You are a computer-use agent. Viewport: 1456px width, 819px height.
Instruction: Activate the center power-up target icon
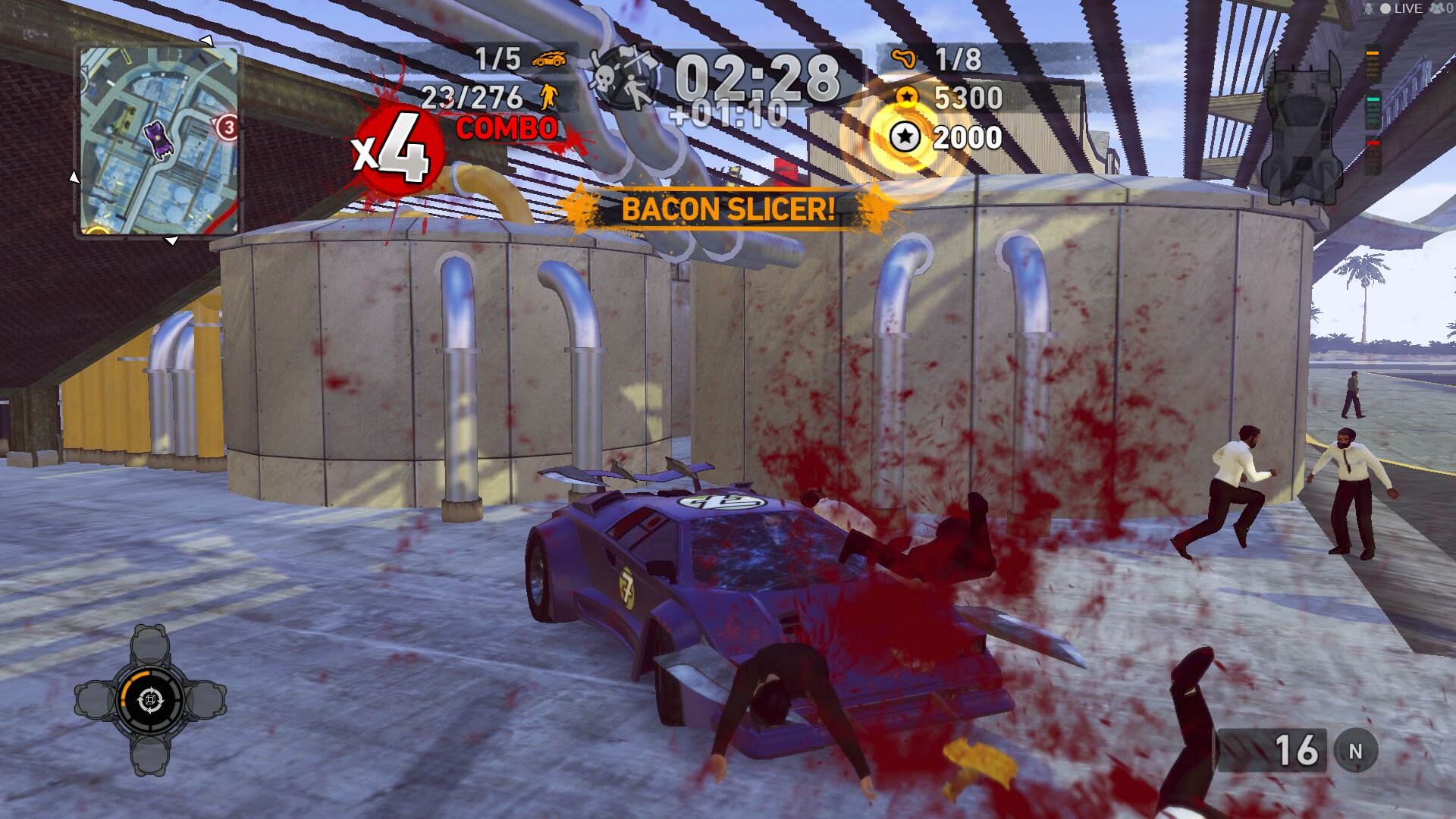(x=150, y=699)
